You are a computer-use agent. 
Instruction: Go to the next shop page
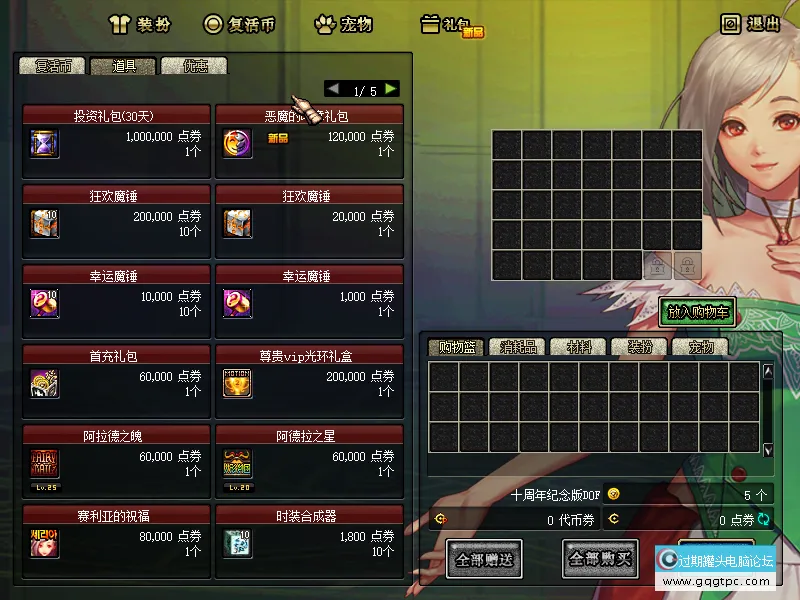pos(391,89)
